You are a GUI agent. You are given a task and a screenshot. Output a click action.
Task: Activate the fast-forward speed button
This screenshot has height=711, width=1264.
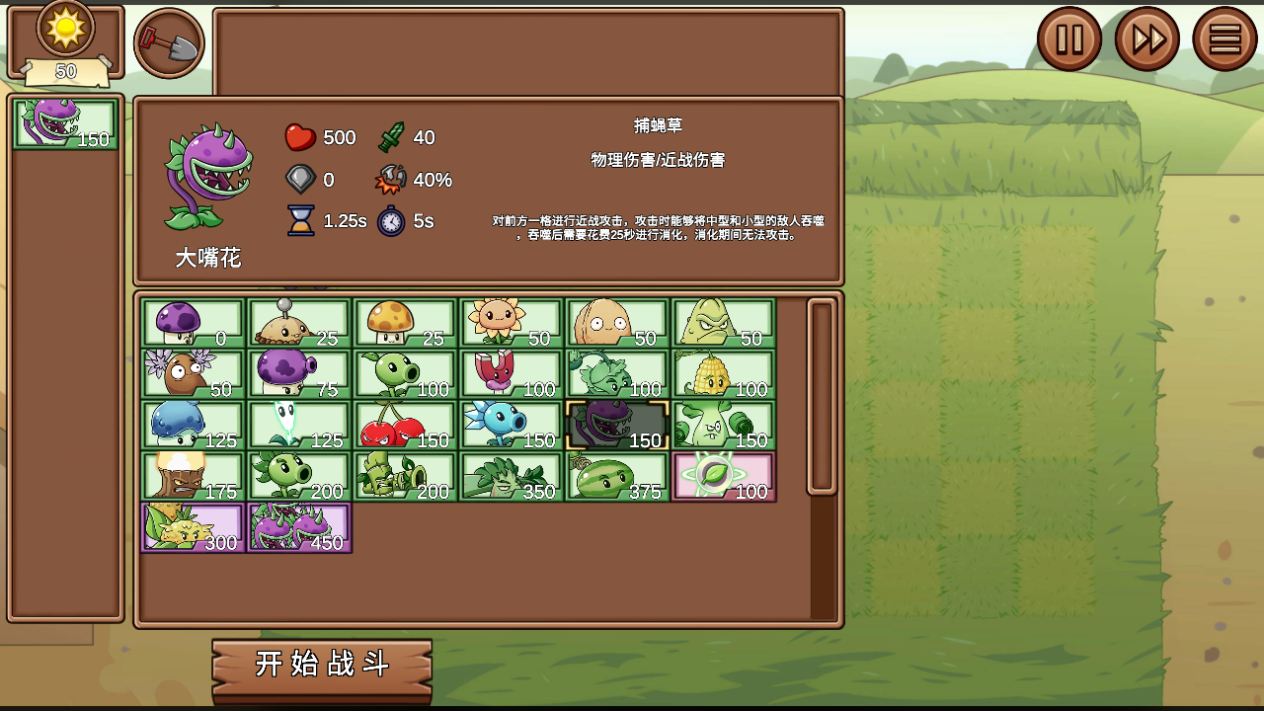pyautogui.click(x=1146, y=40)
